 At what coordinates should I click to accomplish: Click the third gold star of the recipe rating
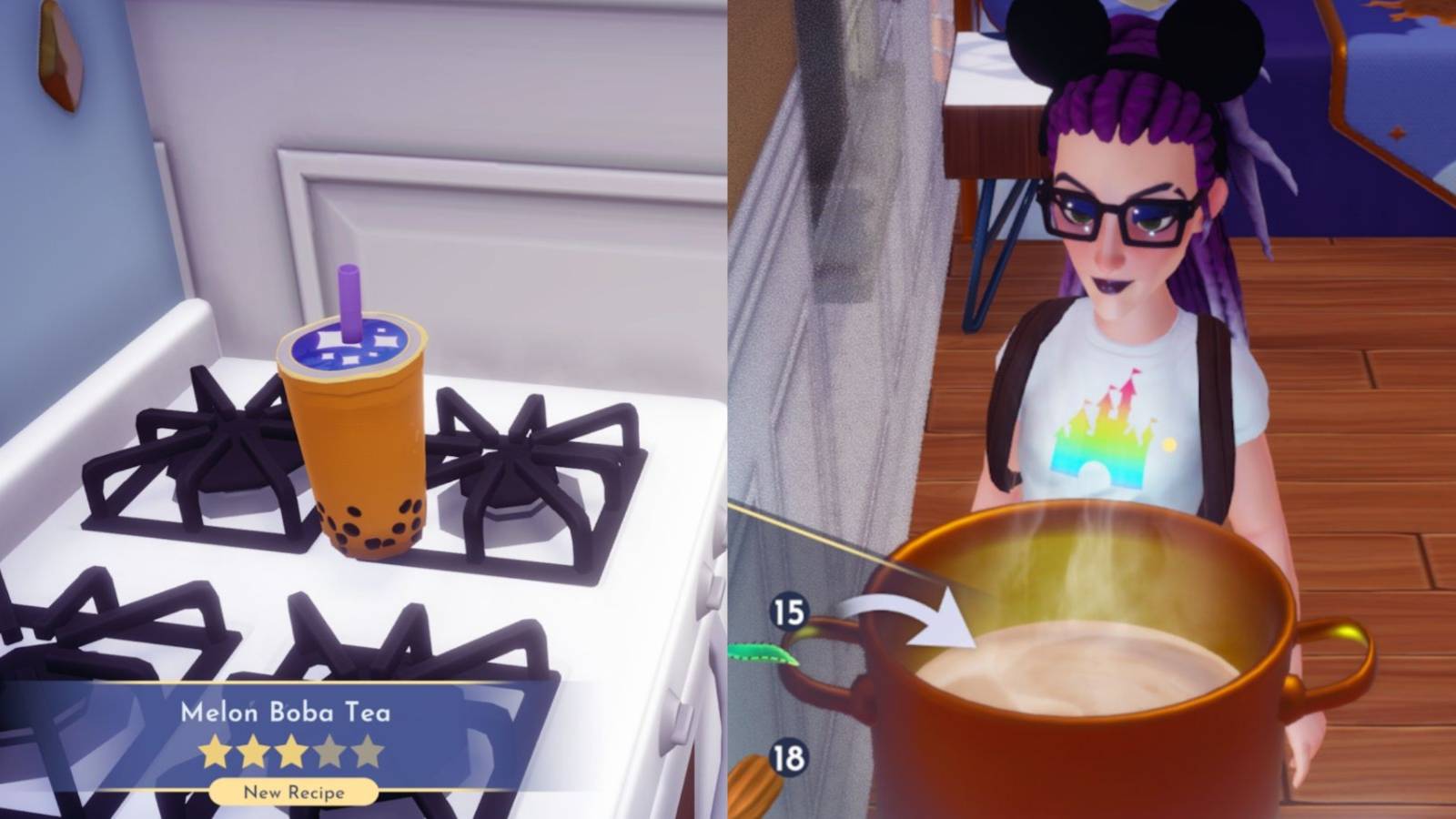(x=291, y=751)
